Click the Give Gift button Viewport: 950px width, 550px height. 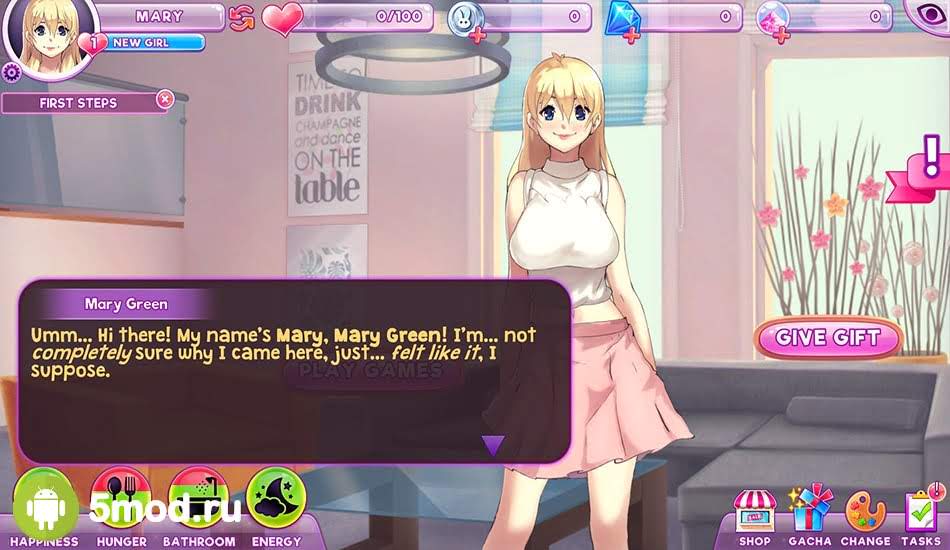[x=828, y=338]
